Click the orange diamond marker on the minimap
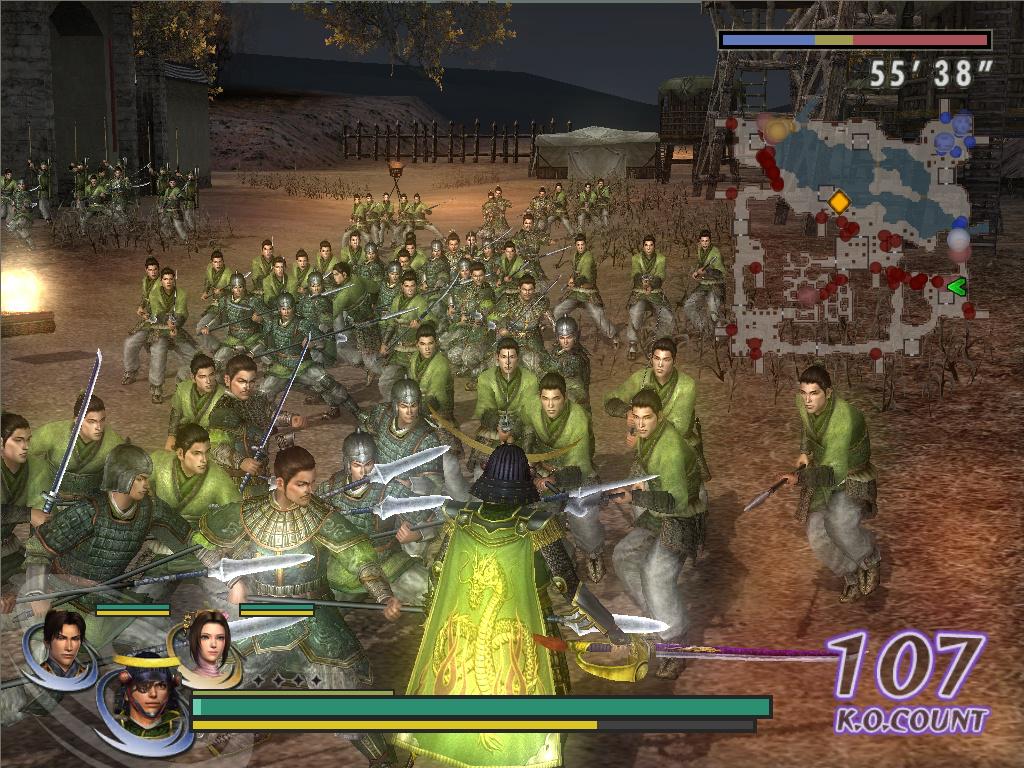 pyautogui.click(x=839, y=202)
